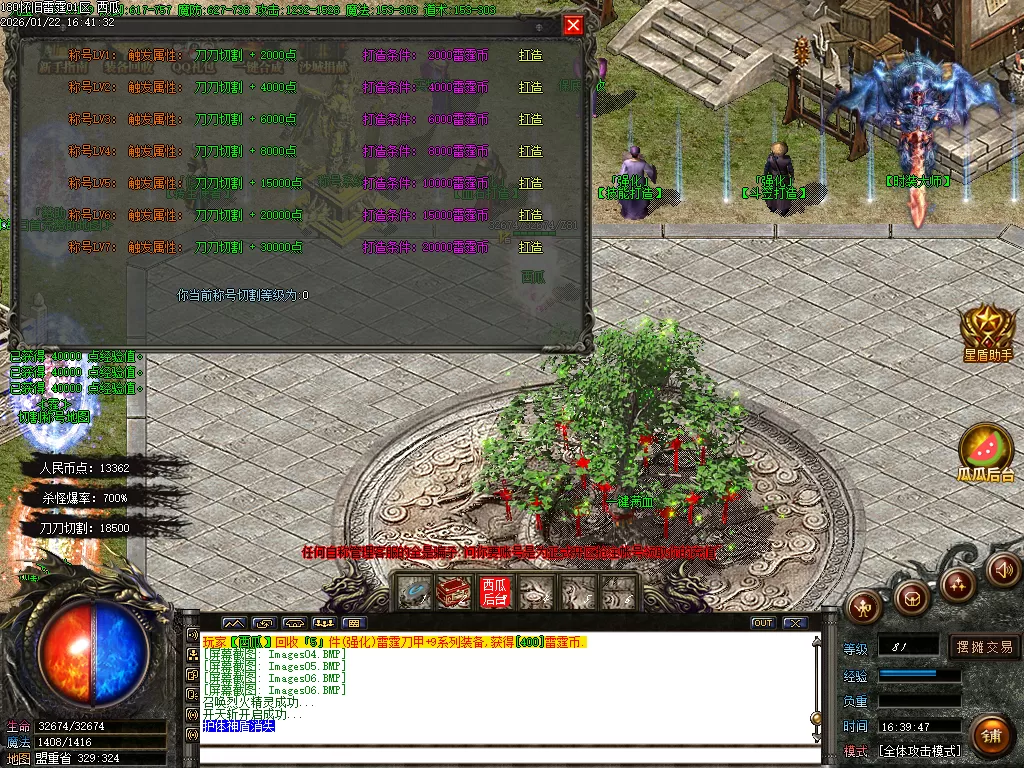
Task: Close the title forging dialog
Action: (x=573, y=26)
